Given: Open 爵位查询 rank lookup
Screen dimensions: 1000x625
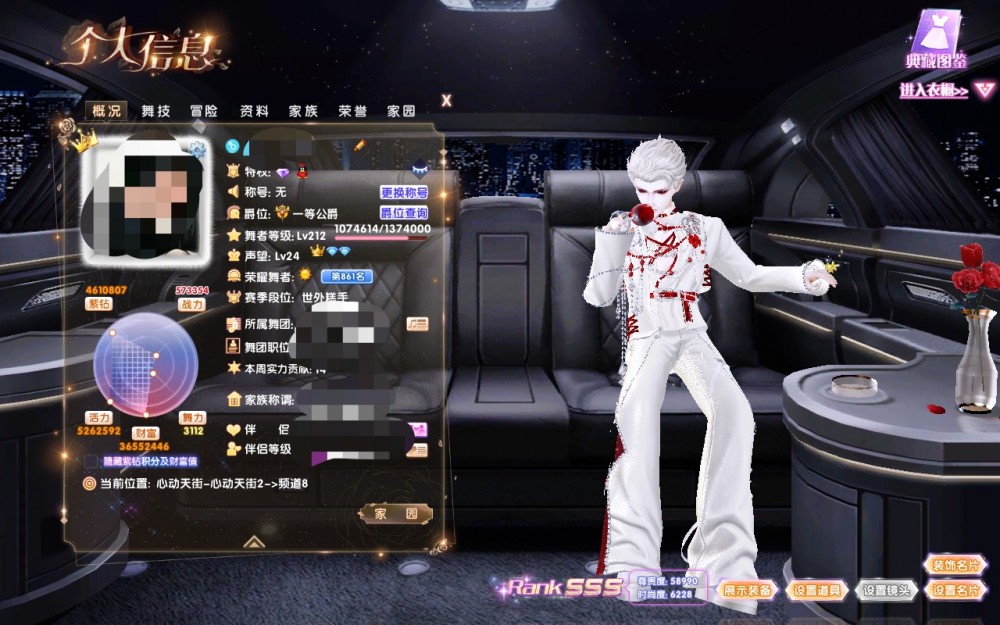Looking at the screenshot, I should coord(404,213).
